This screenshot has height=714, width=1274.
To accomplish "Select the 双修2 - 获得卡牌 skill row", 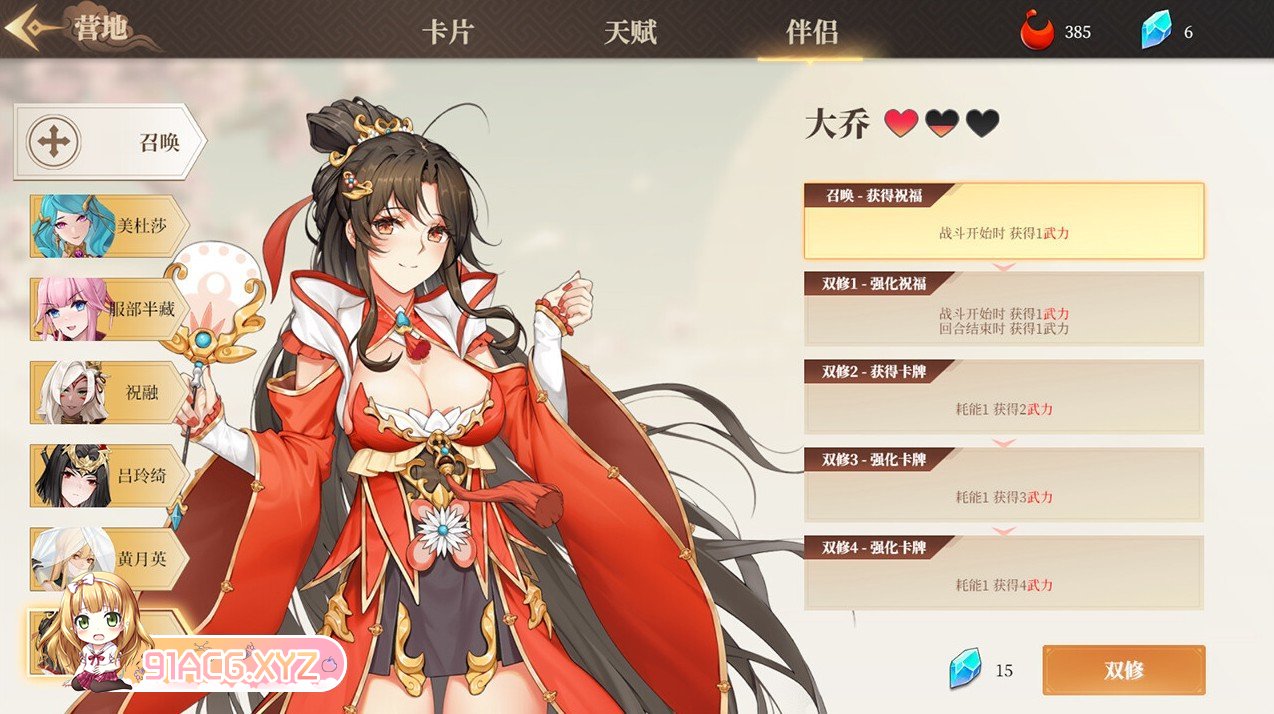I will [x=1003, y=397].
